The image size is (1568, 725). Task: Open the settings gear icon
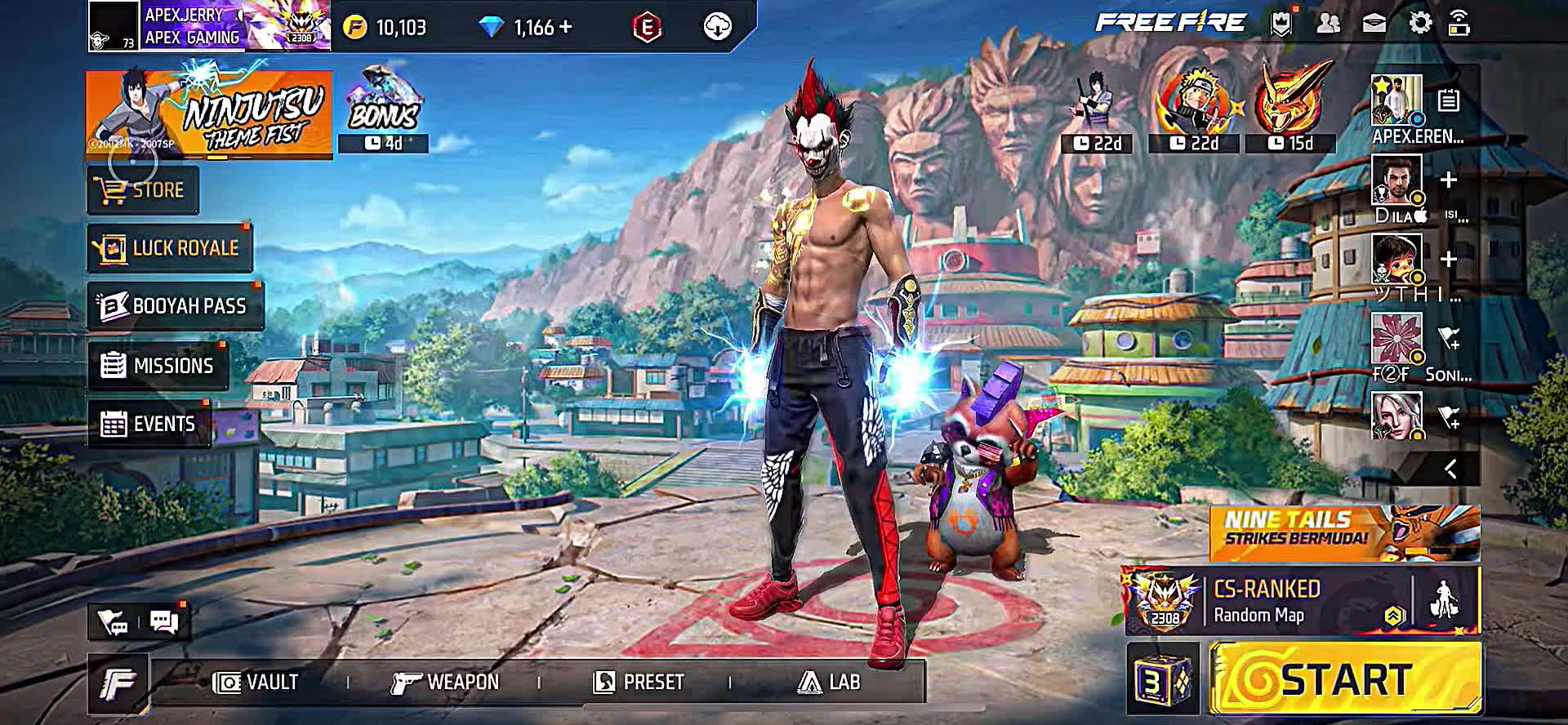pyautogui.click(x=1420, y=24)
